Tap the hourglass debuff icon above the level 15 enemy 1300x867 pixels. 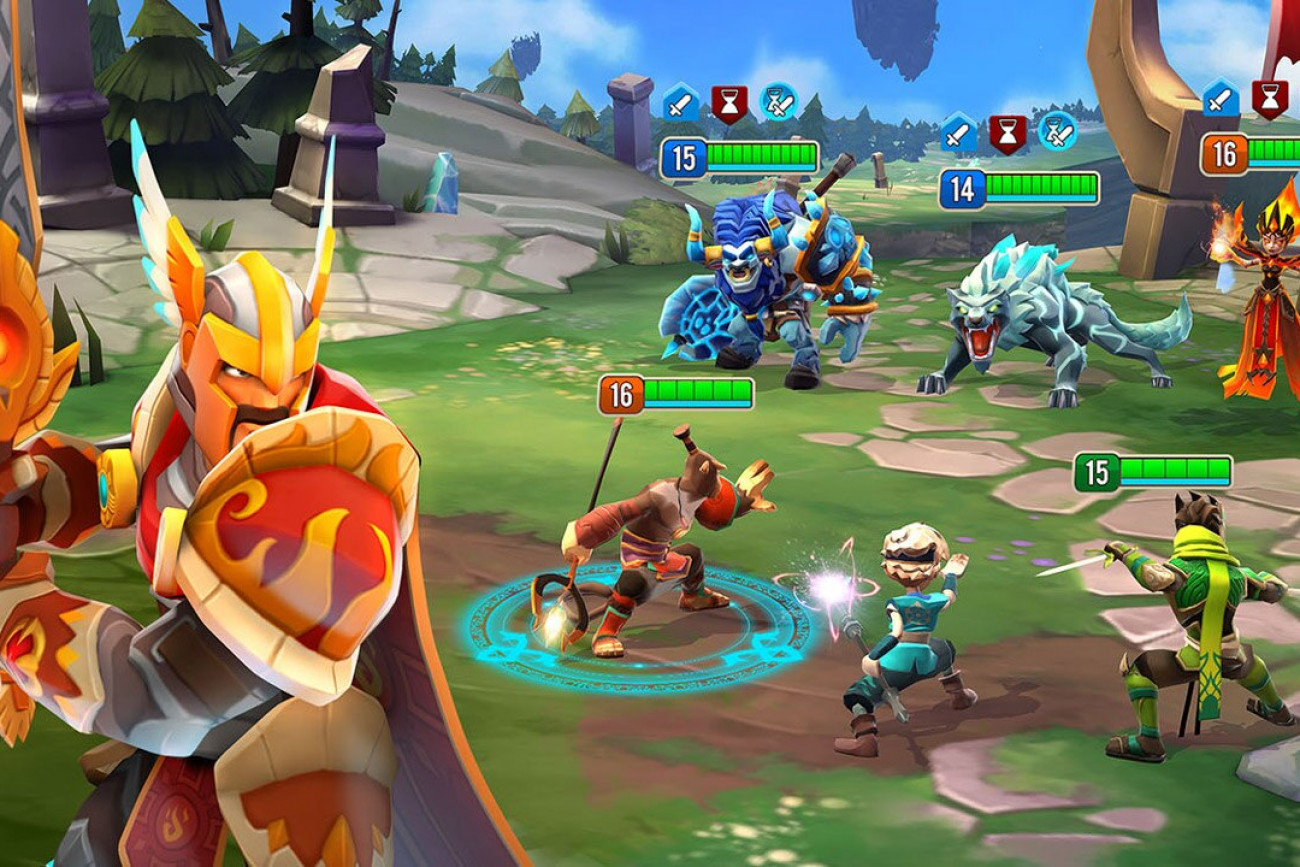729,103
